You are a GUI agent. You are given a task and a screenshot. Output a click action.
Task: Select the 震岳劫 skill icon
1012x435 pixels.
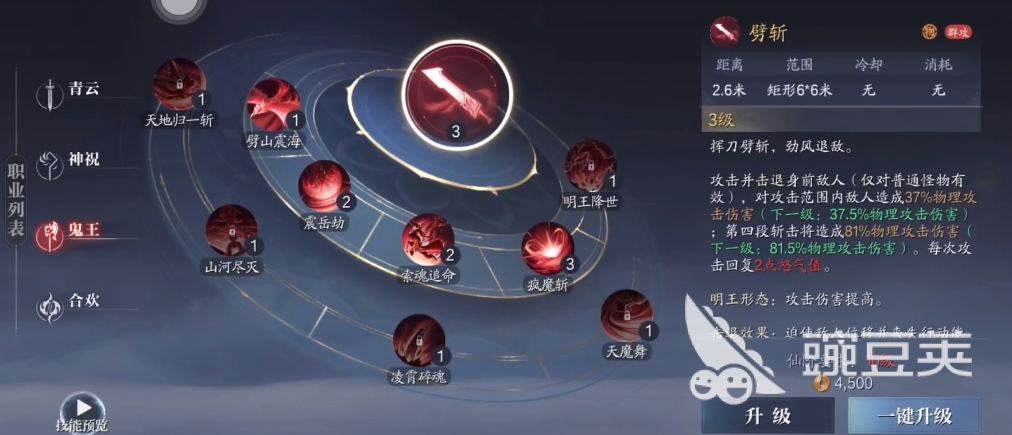click(324, 187)
